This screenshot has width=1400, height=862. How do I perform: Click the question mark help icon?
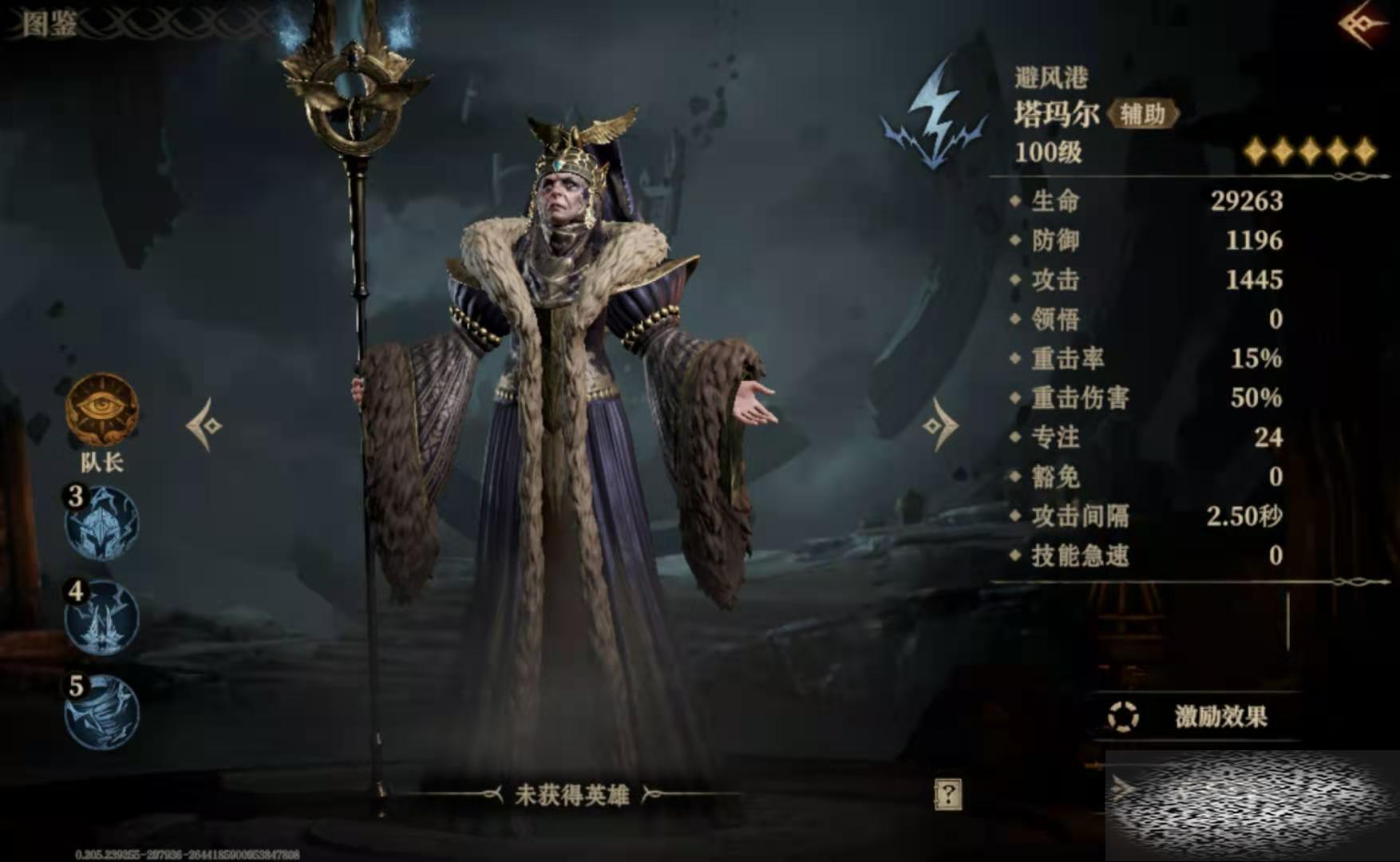(x=947, y=794)
